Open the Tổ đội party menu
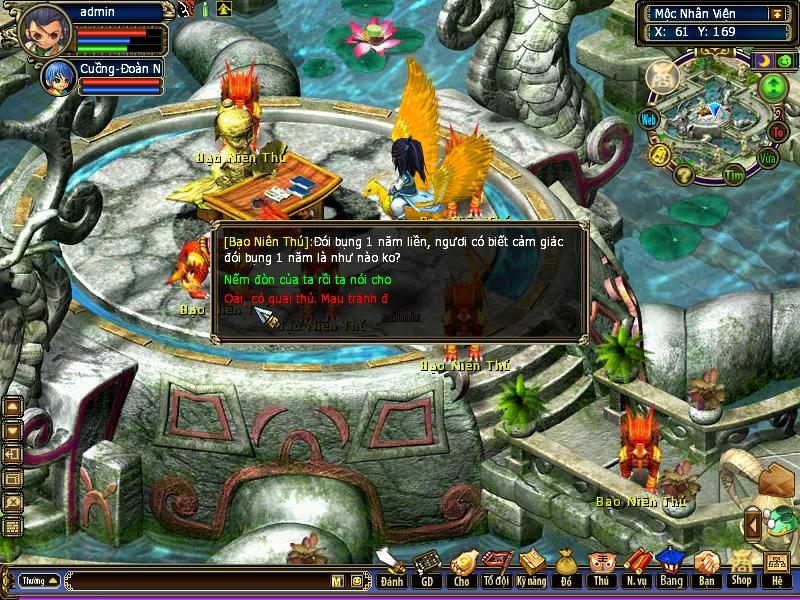 [x=495, y=570]
